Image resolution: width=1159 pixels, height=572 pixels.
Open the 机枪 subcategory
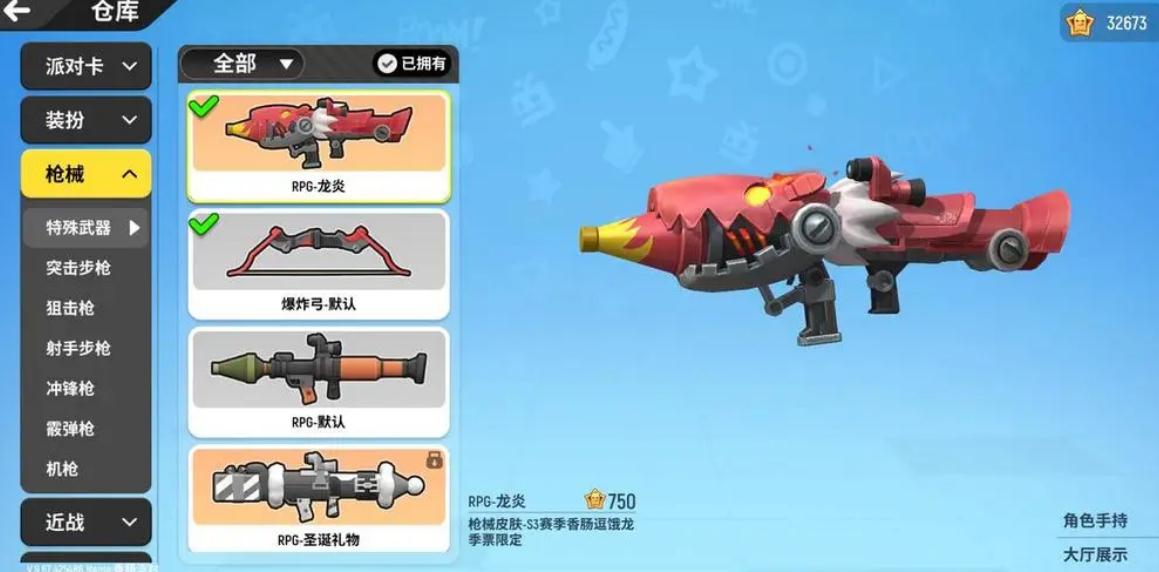click(62, 468)
